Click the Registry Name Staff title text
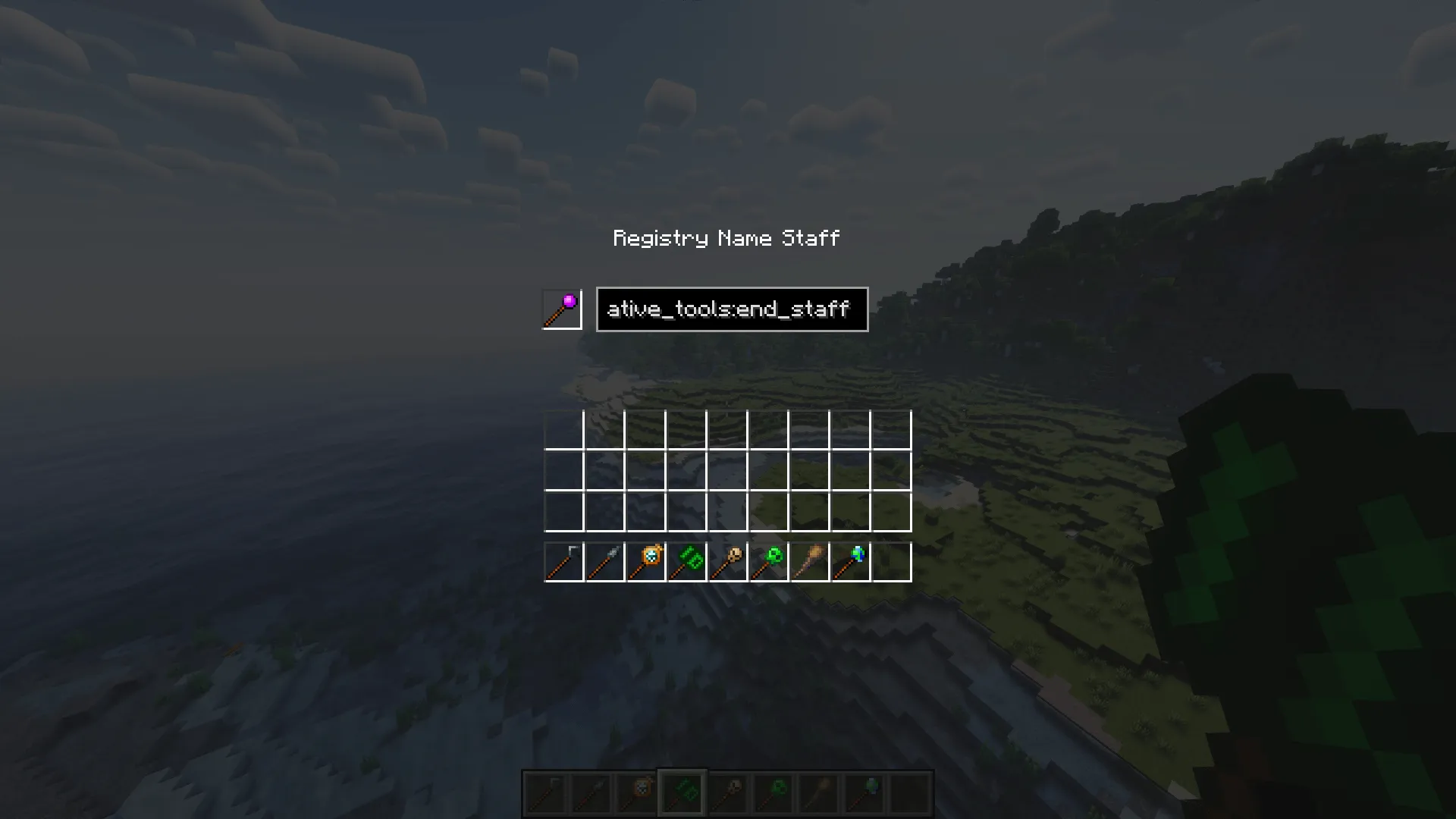The height and width of the screenshot is (819, 1456). [726, 237]
